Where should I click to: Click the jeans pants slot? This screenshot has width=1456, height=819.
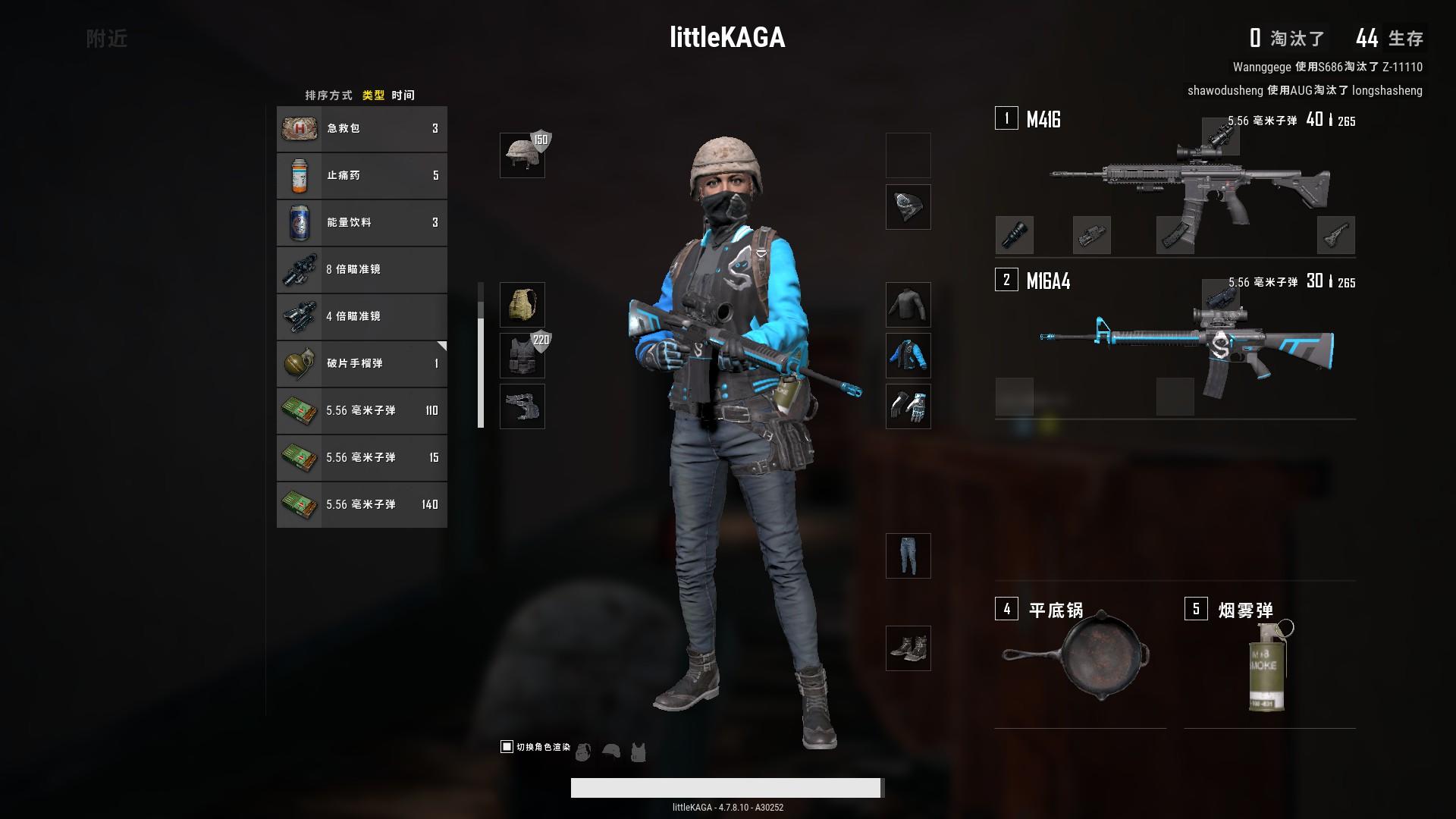pyautogui.click(x=908, y=556)
